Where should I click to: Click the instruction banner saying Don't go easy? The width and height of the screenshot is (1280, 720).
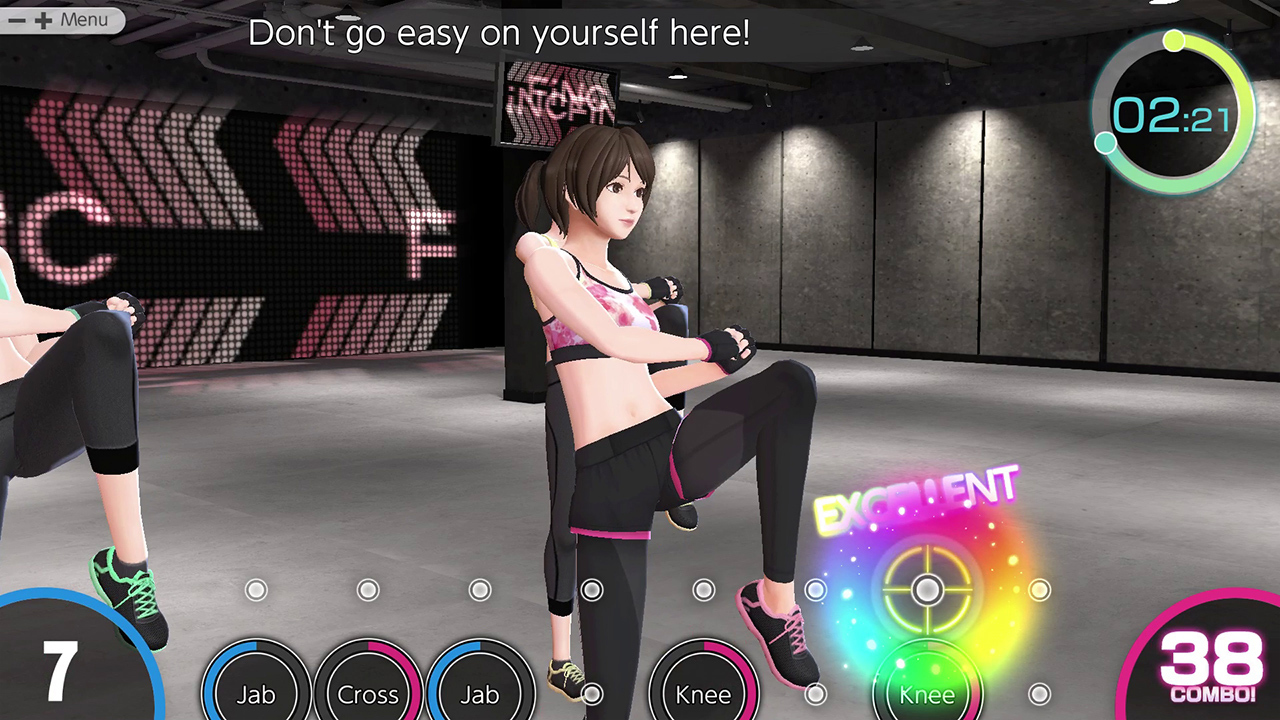coord(500,33)
